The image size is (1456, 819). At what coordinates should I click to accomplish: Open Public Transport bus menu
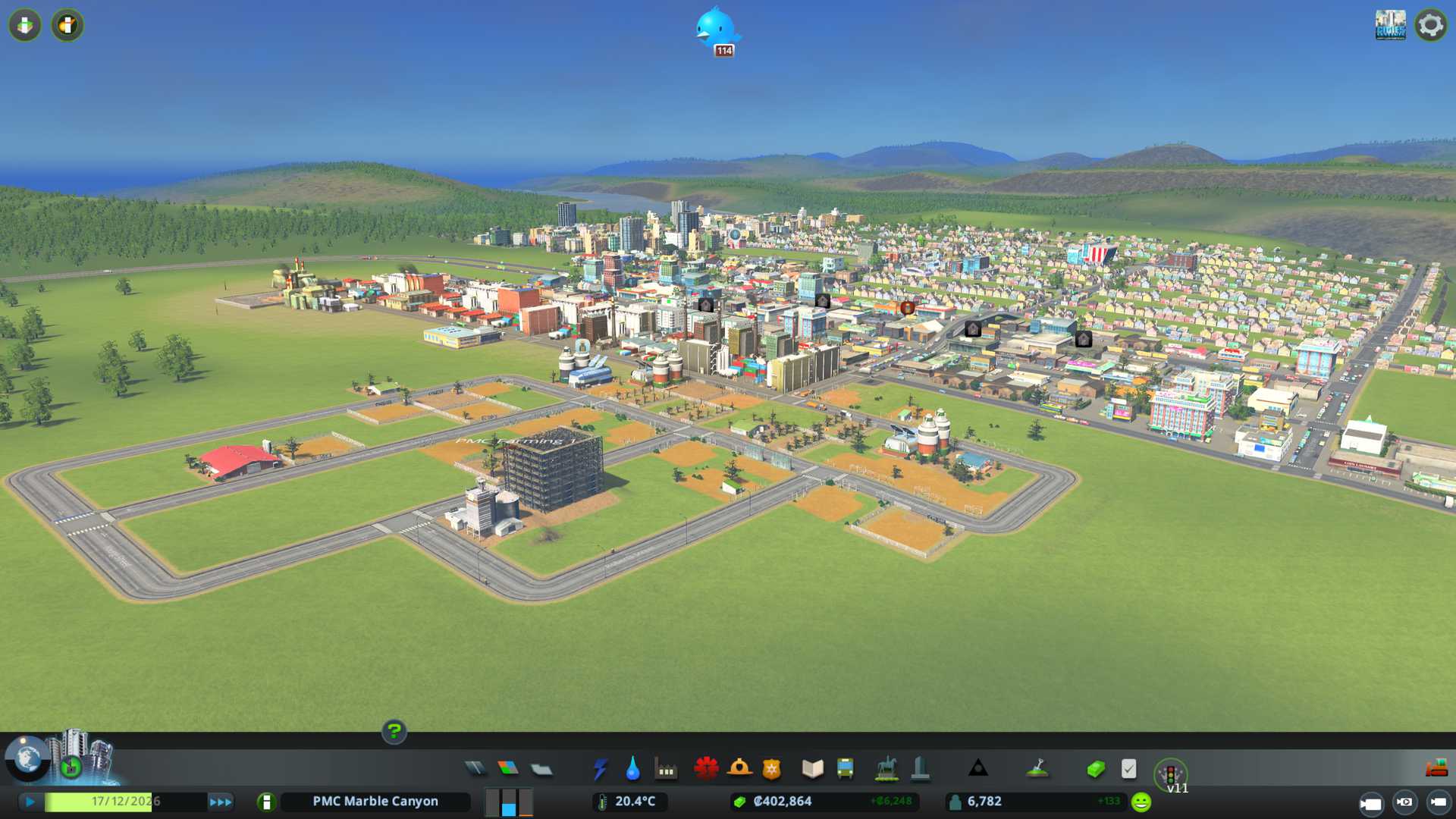pyautogui.click(x=845, y=769)
